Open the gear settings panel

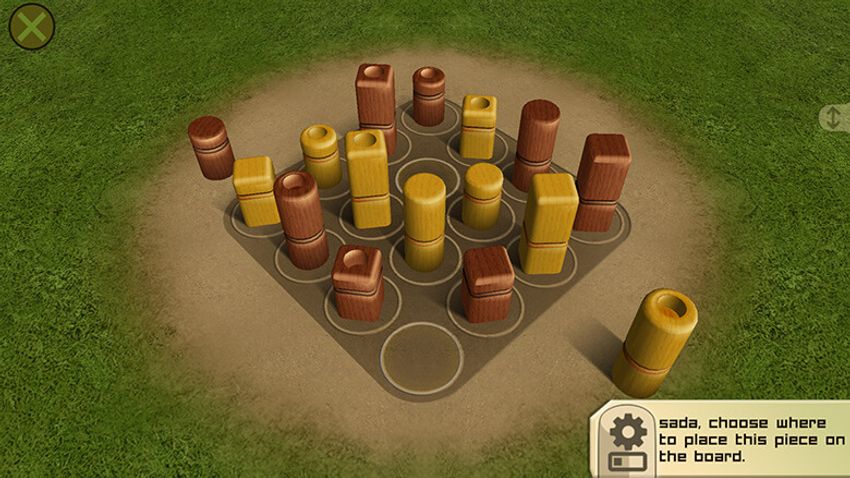[628, 431]
